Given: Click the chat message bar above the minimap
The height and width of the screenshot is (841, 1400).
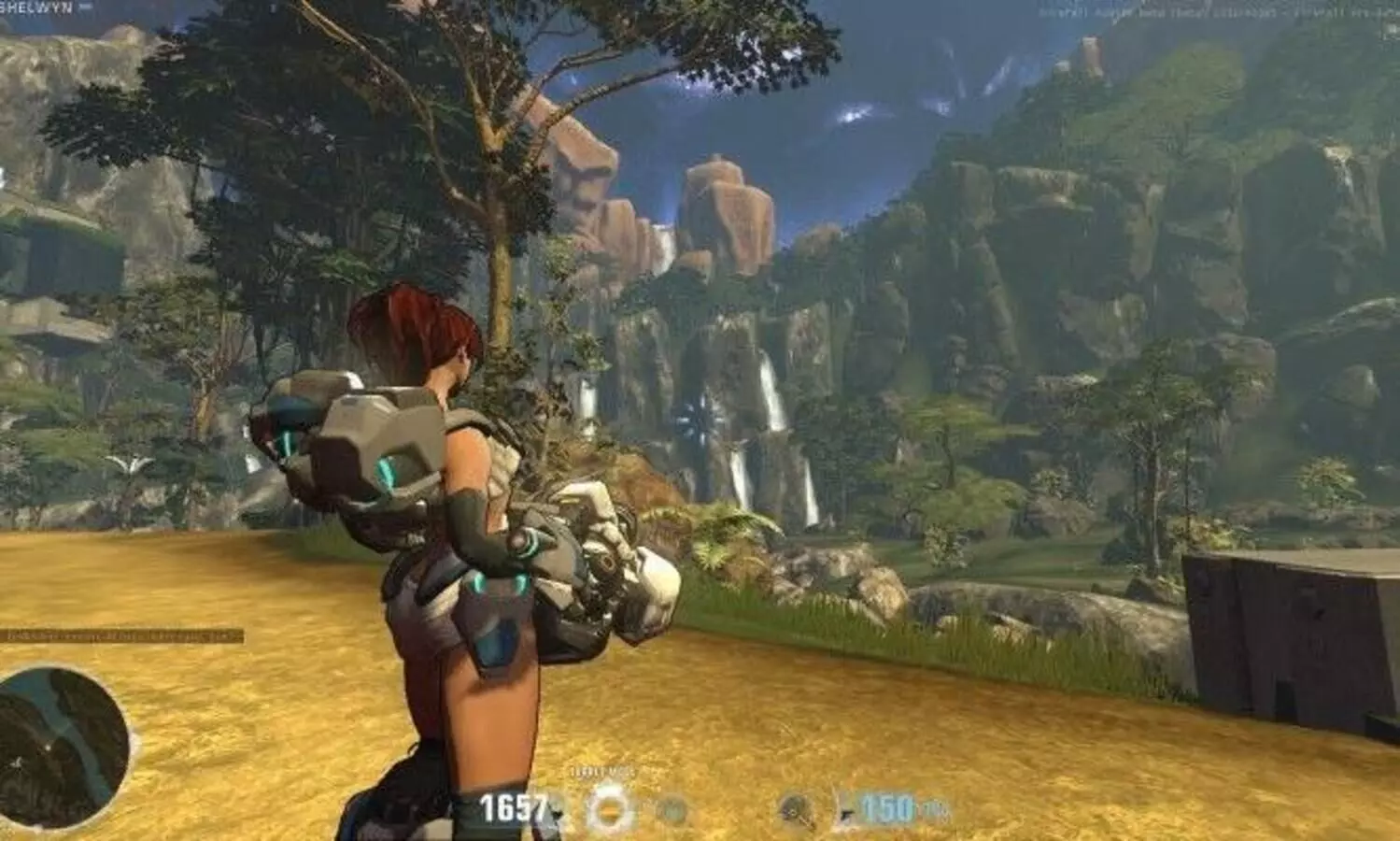Looking at the screenshot, I should 121,636.
